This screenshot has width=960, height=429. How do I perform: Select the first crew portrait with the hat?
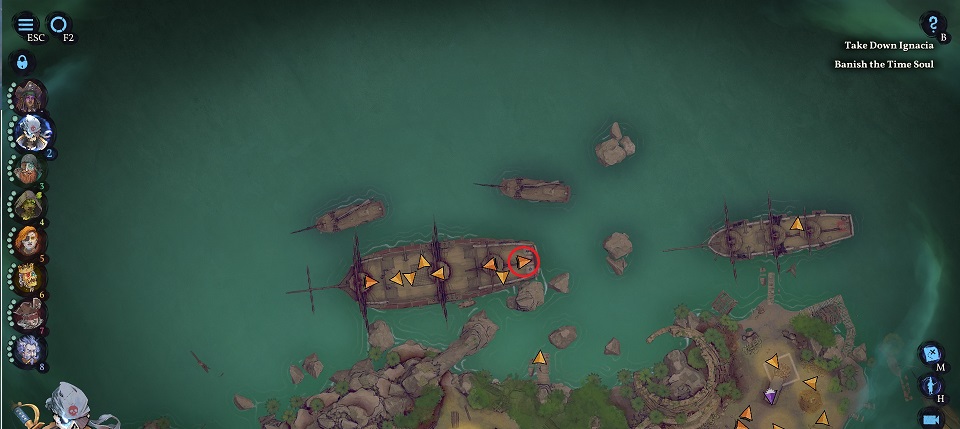(x=31, y=97)
